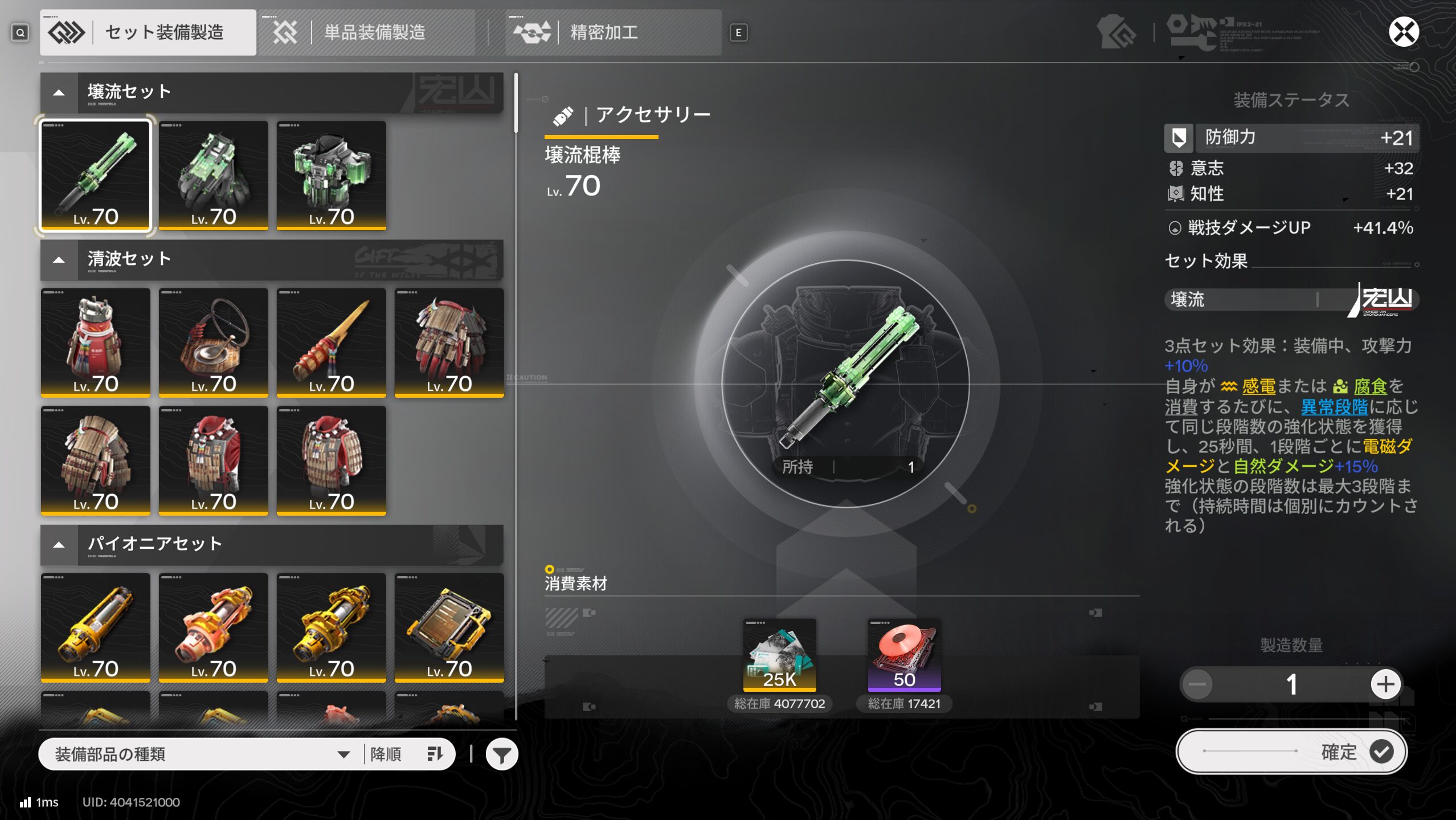Image resolution: width=1456 pixels, height=820 pixels.
Task: Collapse the 清波セット section header
Action: click(x=59, y=260)
